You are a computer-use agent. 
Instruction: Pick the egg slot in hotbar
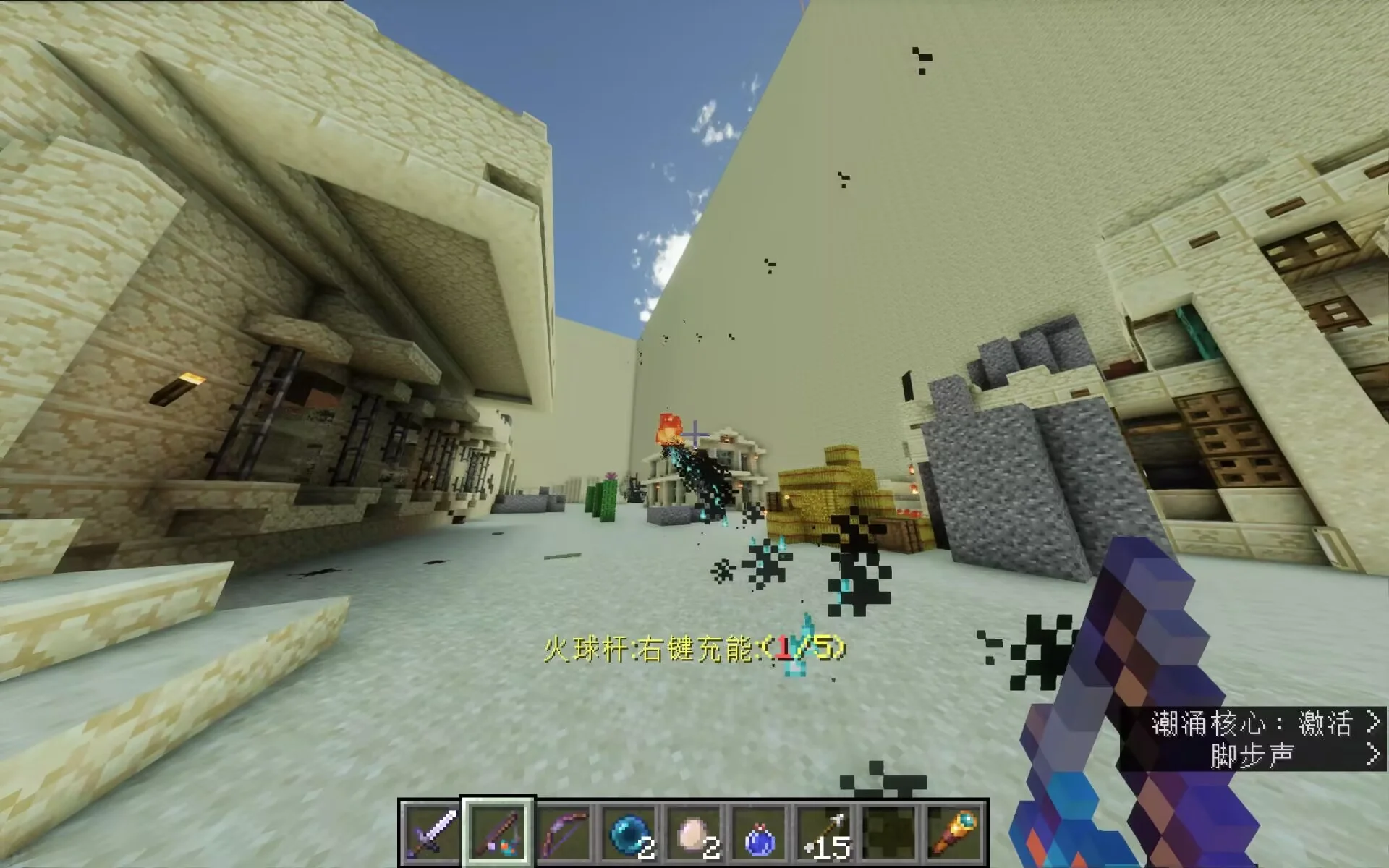(x=693, y=833)
